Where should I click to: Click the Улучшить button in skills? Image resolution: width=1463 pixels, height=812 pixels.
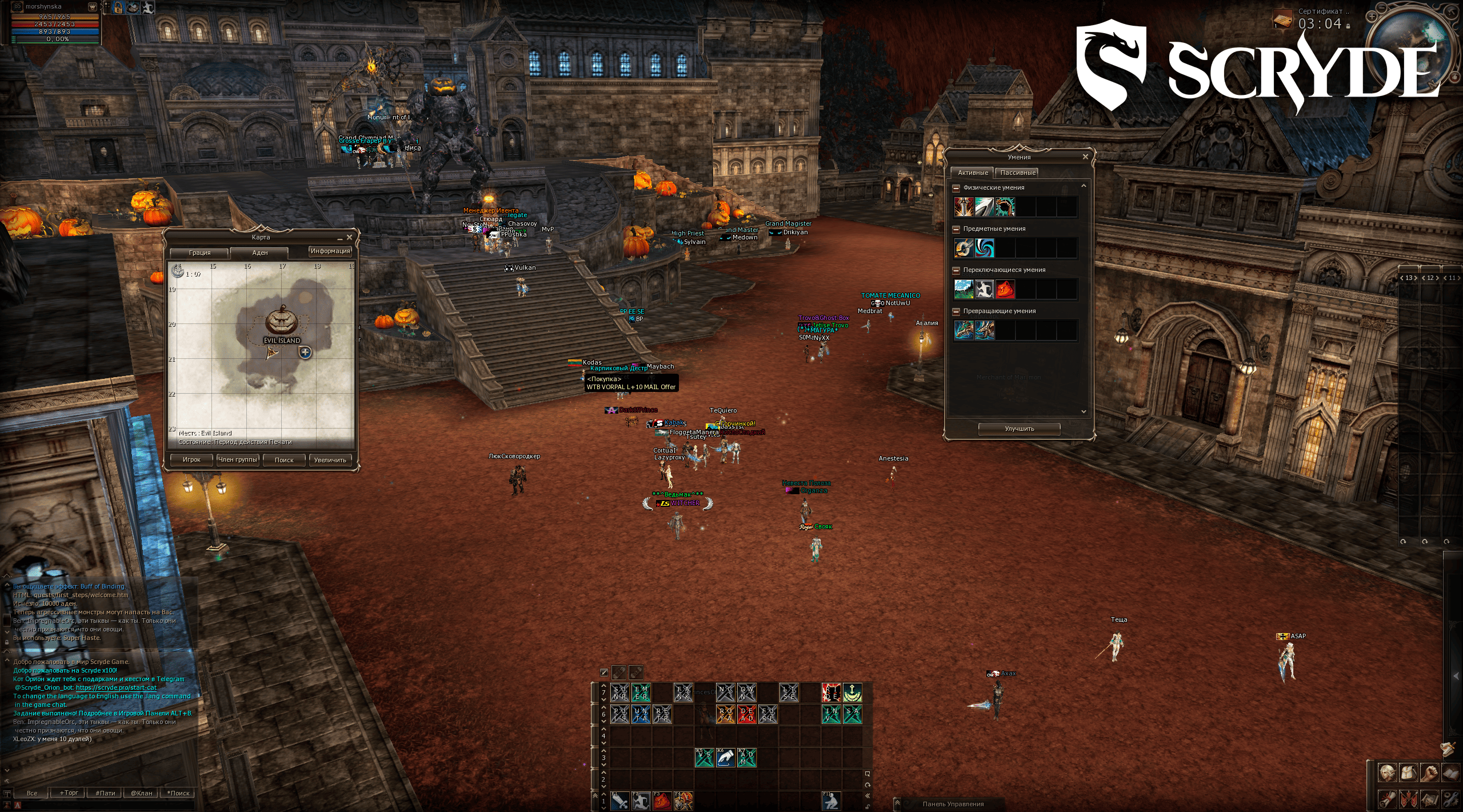tap(1020, 429)
